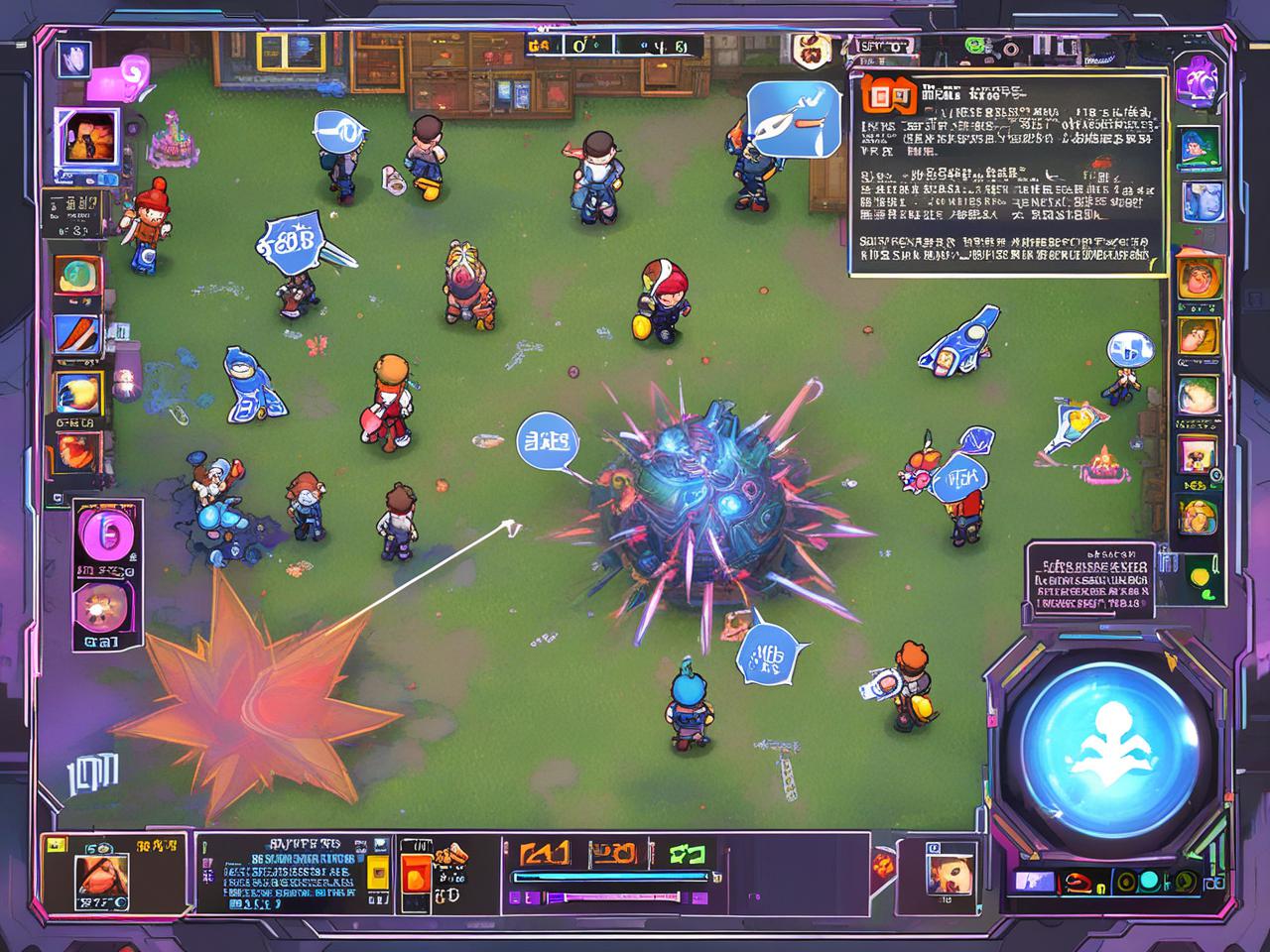Select the pale blue face portrait
Viewport: 1270px width, 952px height.
[1201, 201]
